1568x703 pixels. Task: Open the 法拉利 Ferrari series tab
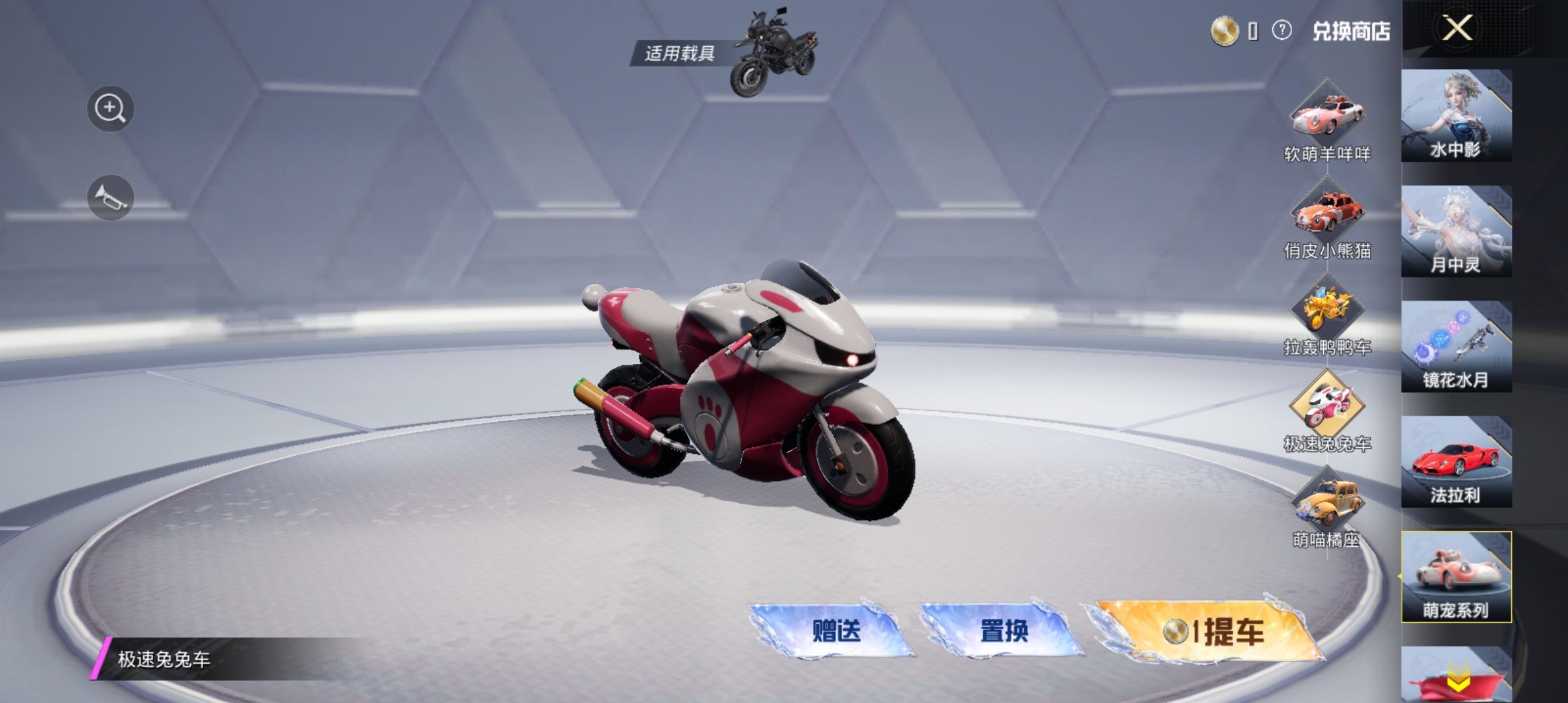1456,462
